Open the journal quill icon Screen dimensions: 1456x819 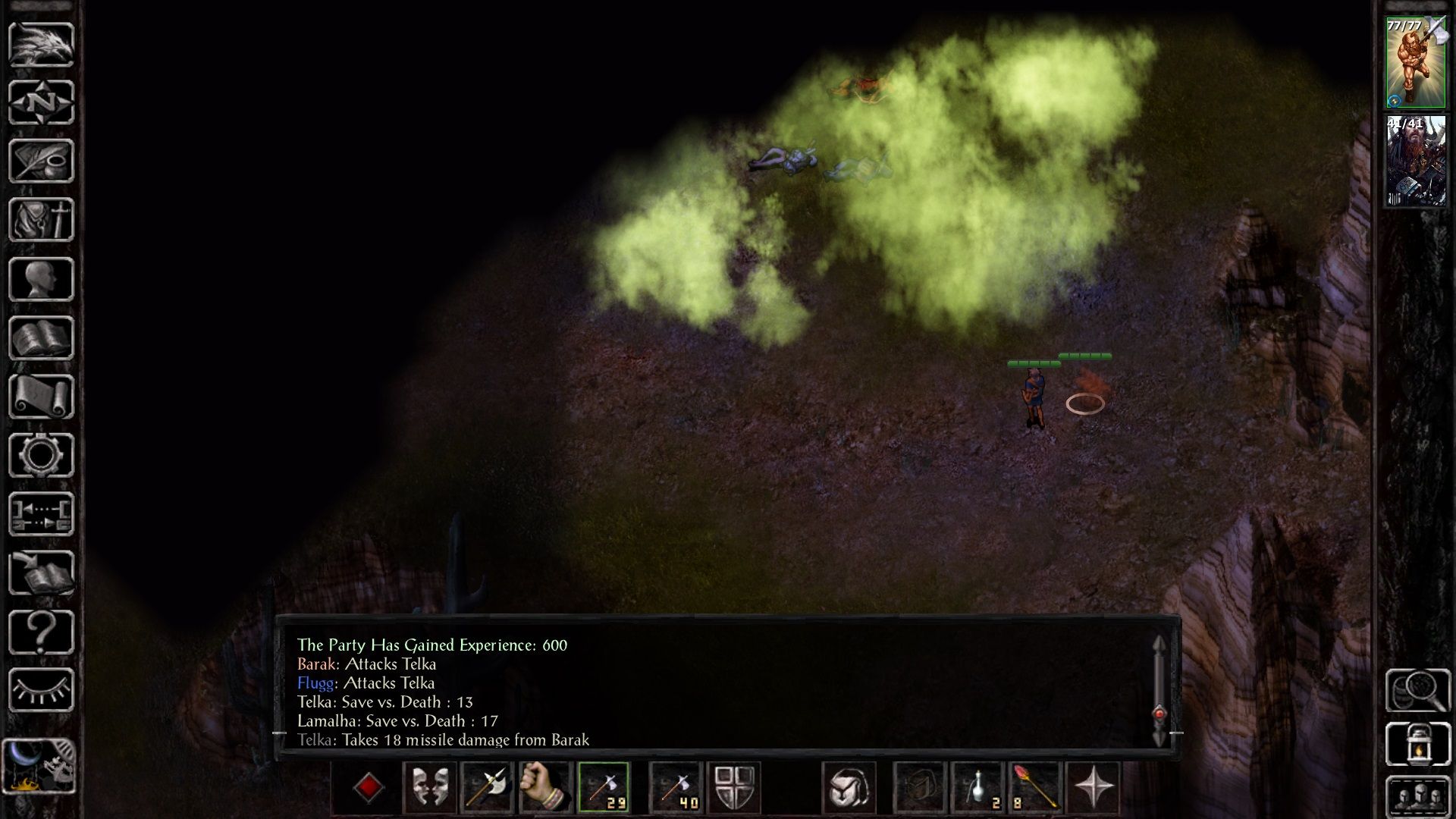[x=41, y=161]
